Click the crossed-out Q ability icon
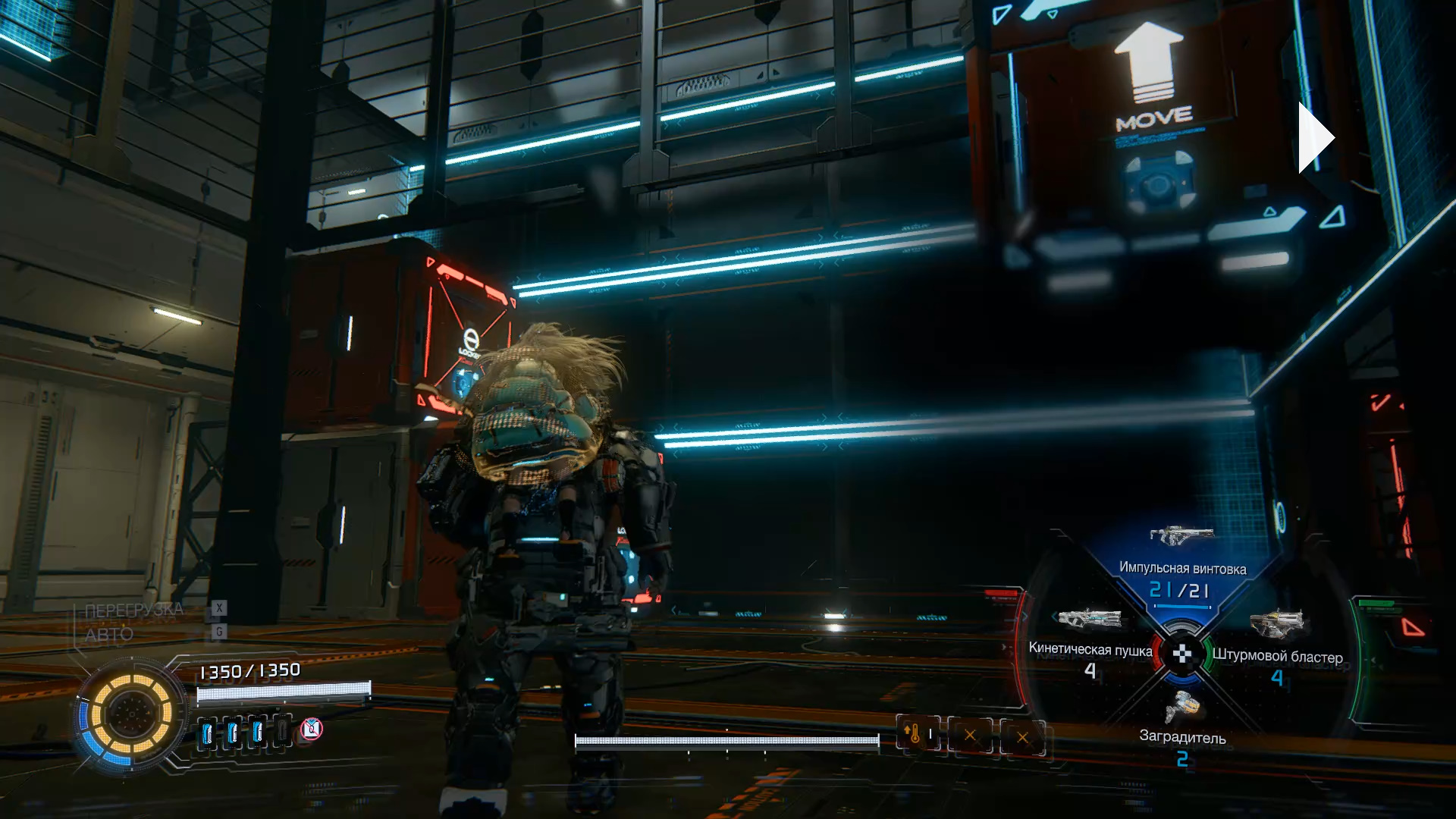This screenshot has height=819, width=1456. click(x=312, y=730)
